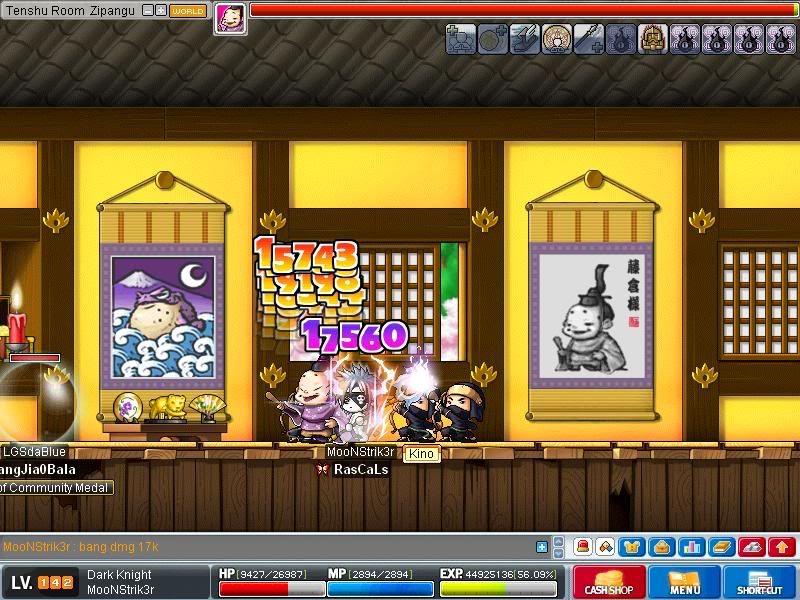Image resolution: width=800 pixels, height=600 pixels.
Task: Click the round gold emblem buff icon
Action: (557, 39)
